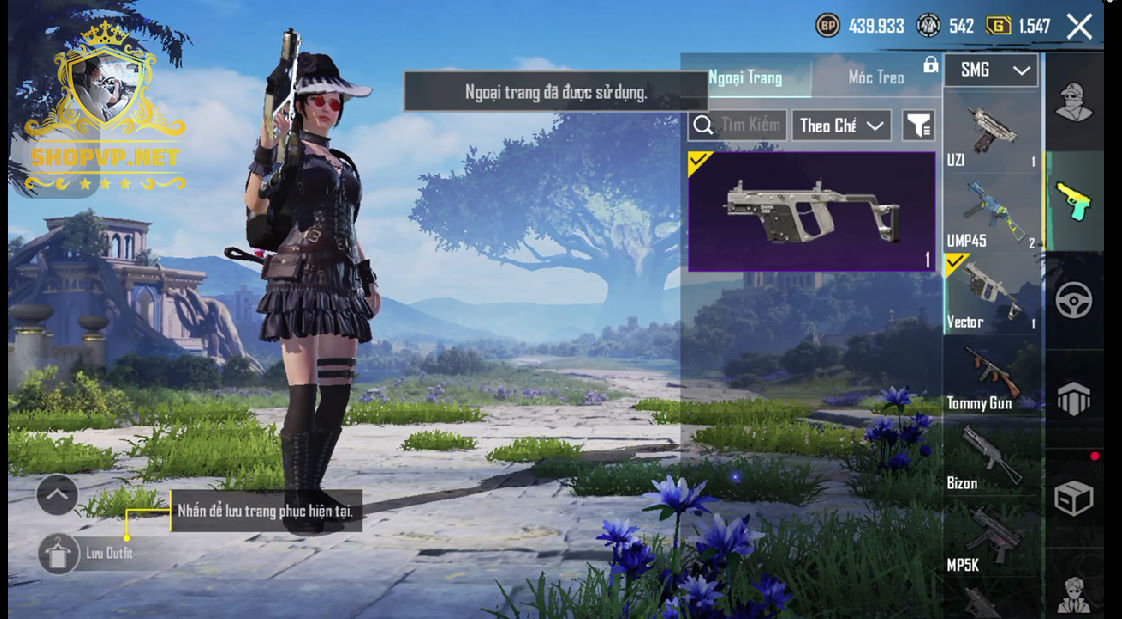Open the Theo Chế sorting dropdown
Image resolution: width=1122 pixels, height=619 pixels.
click(841, 125)
